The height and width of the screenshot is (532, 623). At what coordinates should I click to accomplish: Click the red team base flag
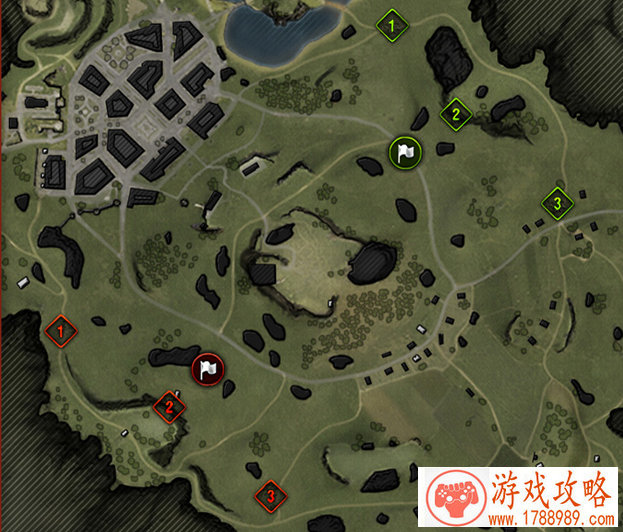[x=207, y=369]
